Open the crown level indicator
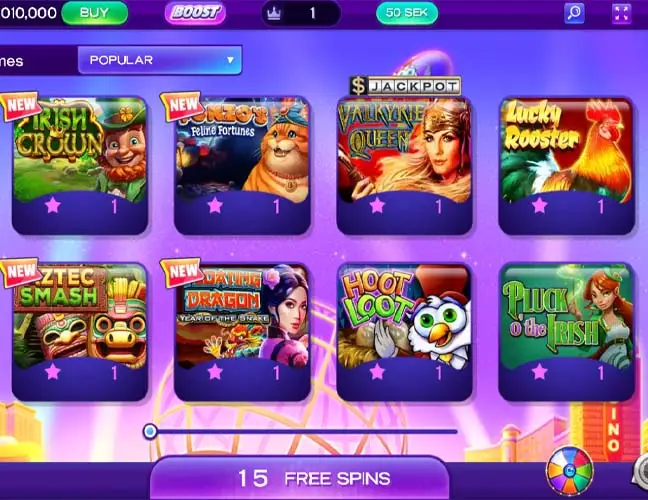648x500 pixels. (300, 13)
